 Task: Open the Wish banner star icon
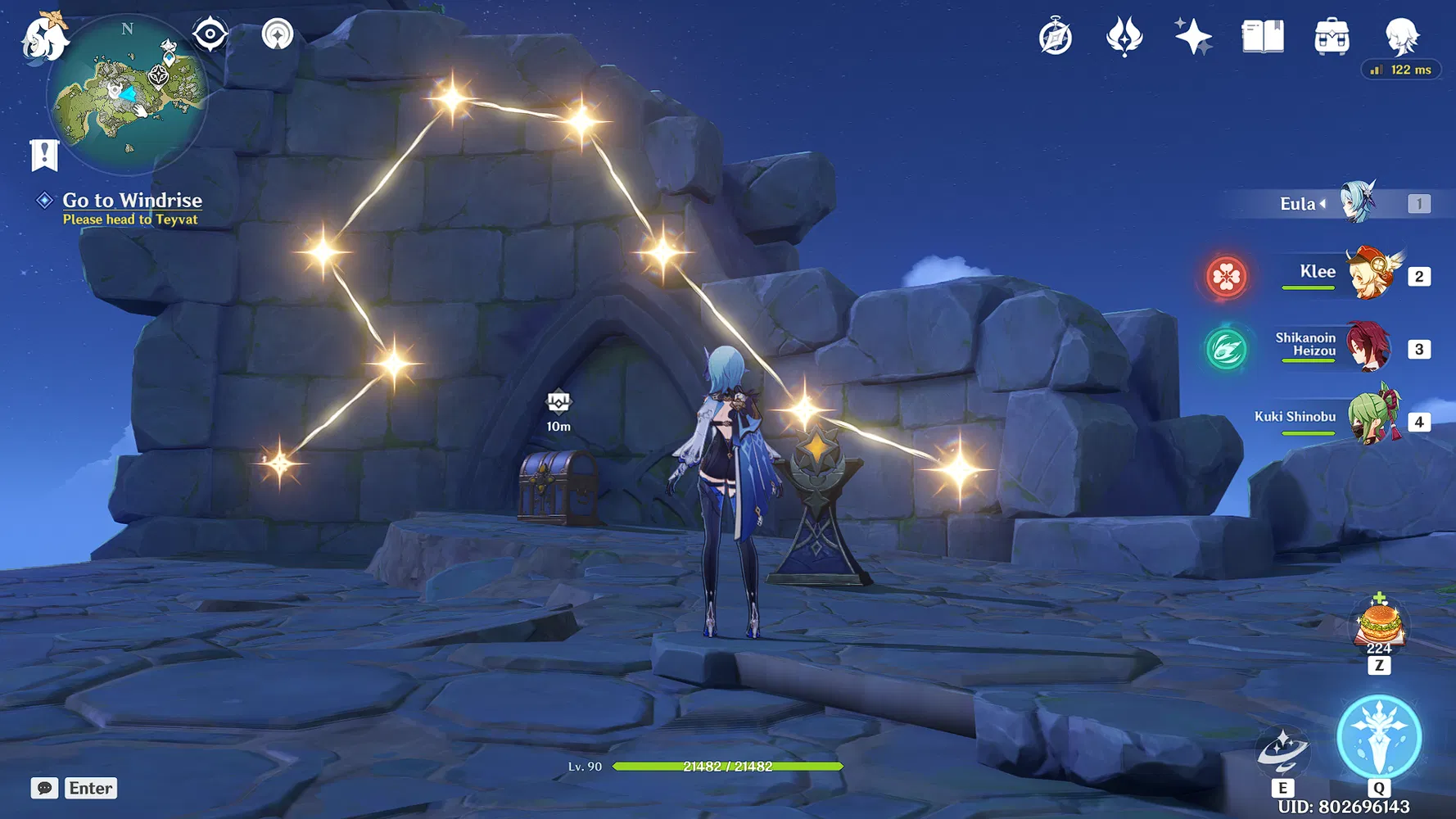point(1191,35)
